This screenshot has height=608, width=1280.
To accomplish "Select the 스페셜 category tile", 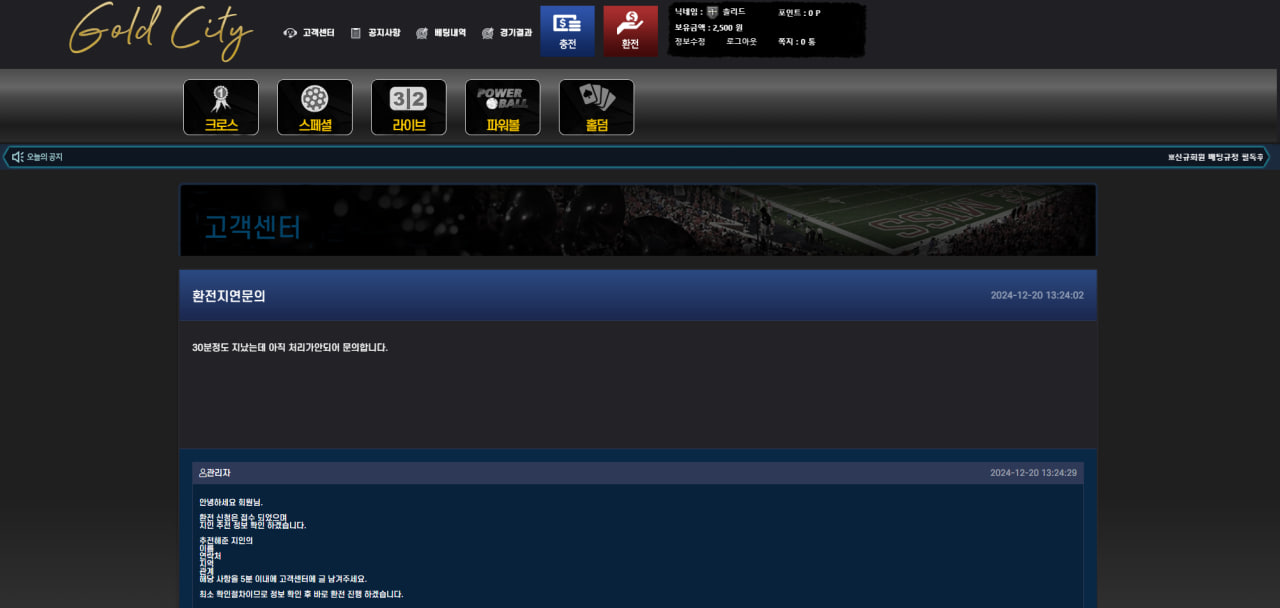I will pos(315,107).
